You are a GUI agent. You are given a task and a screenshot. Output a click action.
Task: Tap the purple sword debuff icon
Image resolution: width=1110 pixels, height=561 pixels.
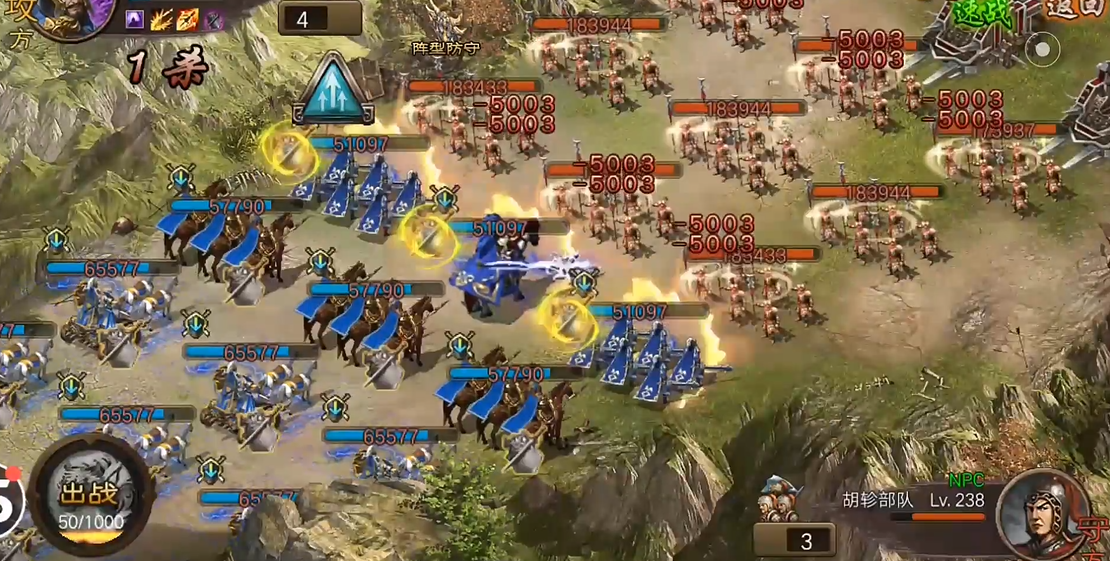[x=213, y=19]
